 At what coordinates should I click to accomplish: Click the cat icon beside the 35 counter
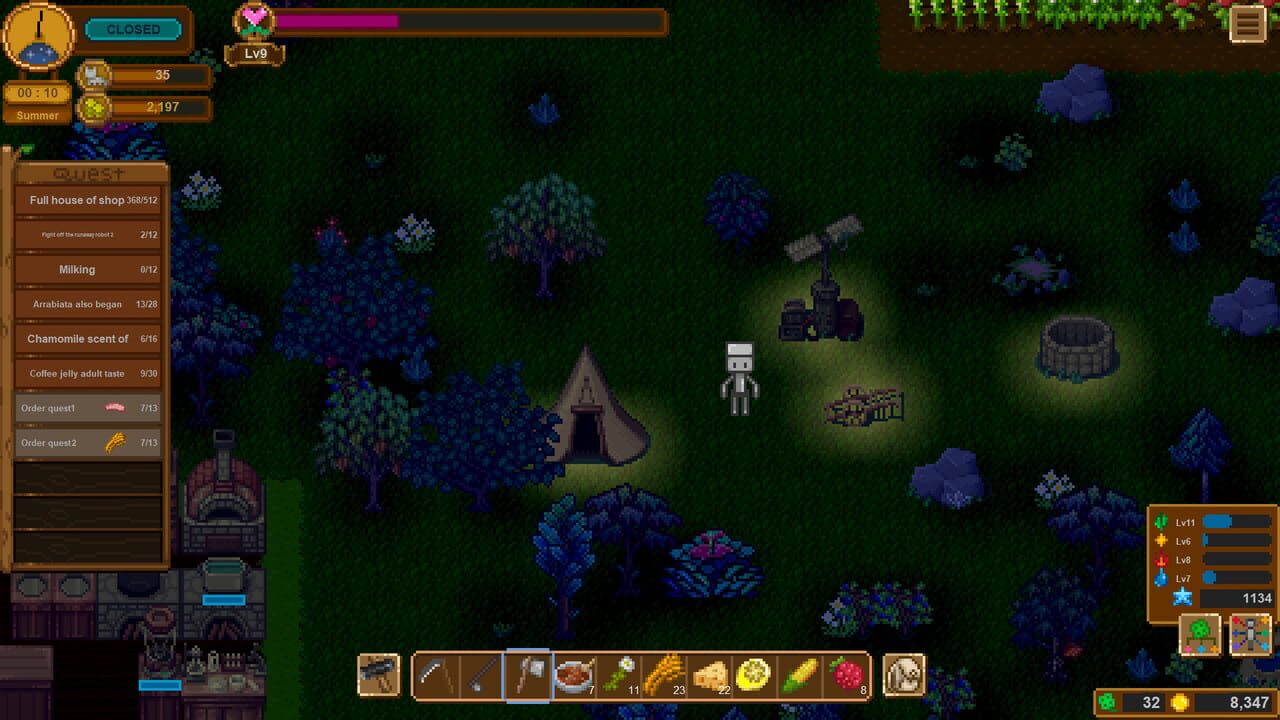[x=93, y=76]
